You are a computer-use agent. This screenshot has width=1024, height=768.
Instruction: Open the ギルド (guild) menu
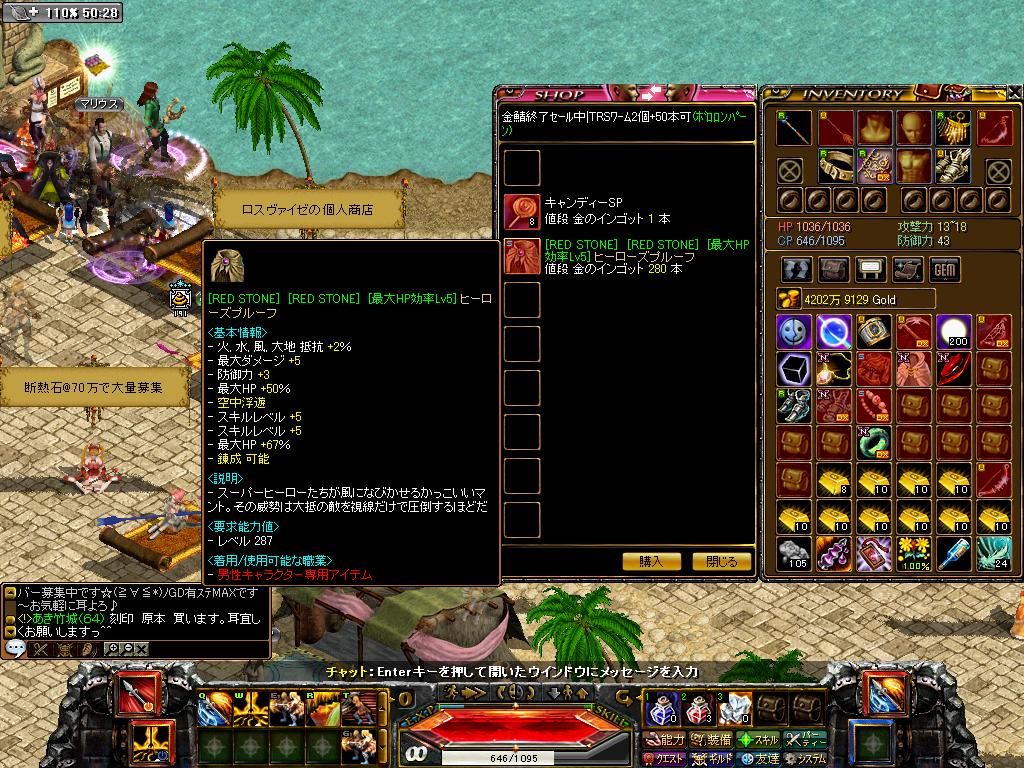(712, 759)
